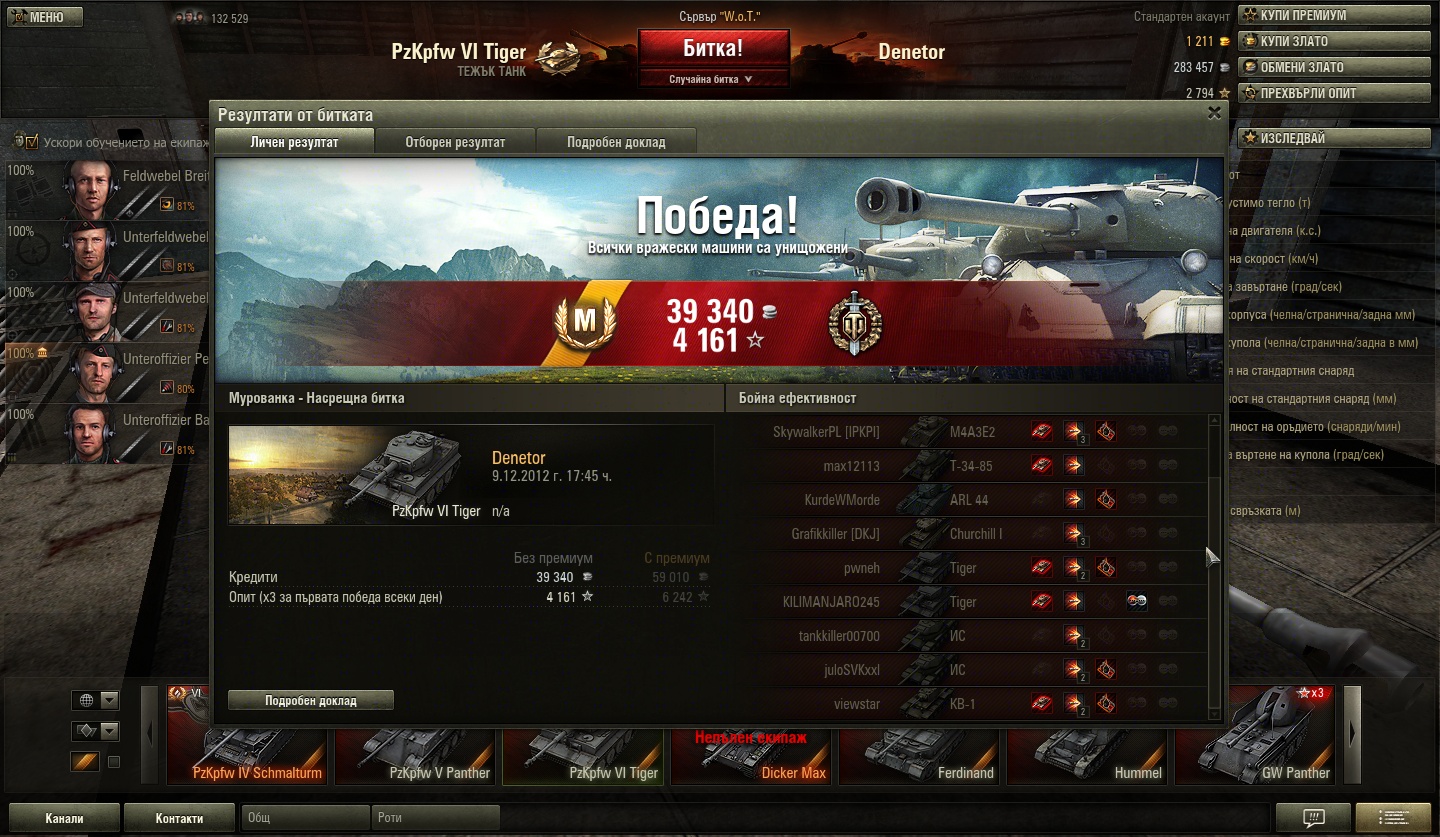
Task: Open the Контакти contacts button
Action: [180, 818]
